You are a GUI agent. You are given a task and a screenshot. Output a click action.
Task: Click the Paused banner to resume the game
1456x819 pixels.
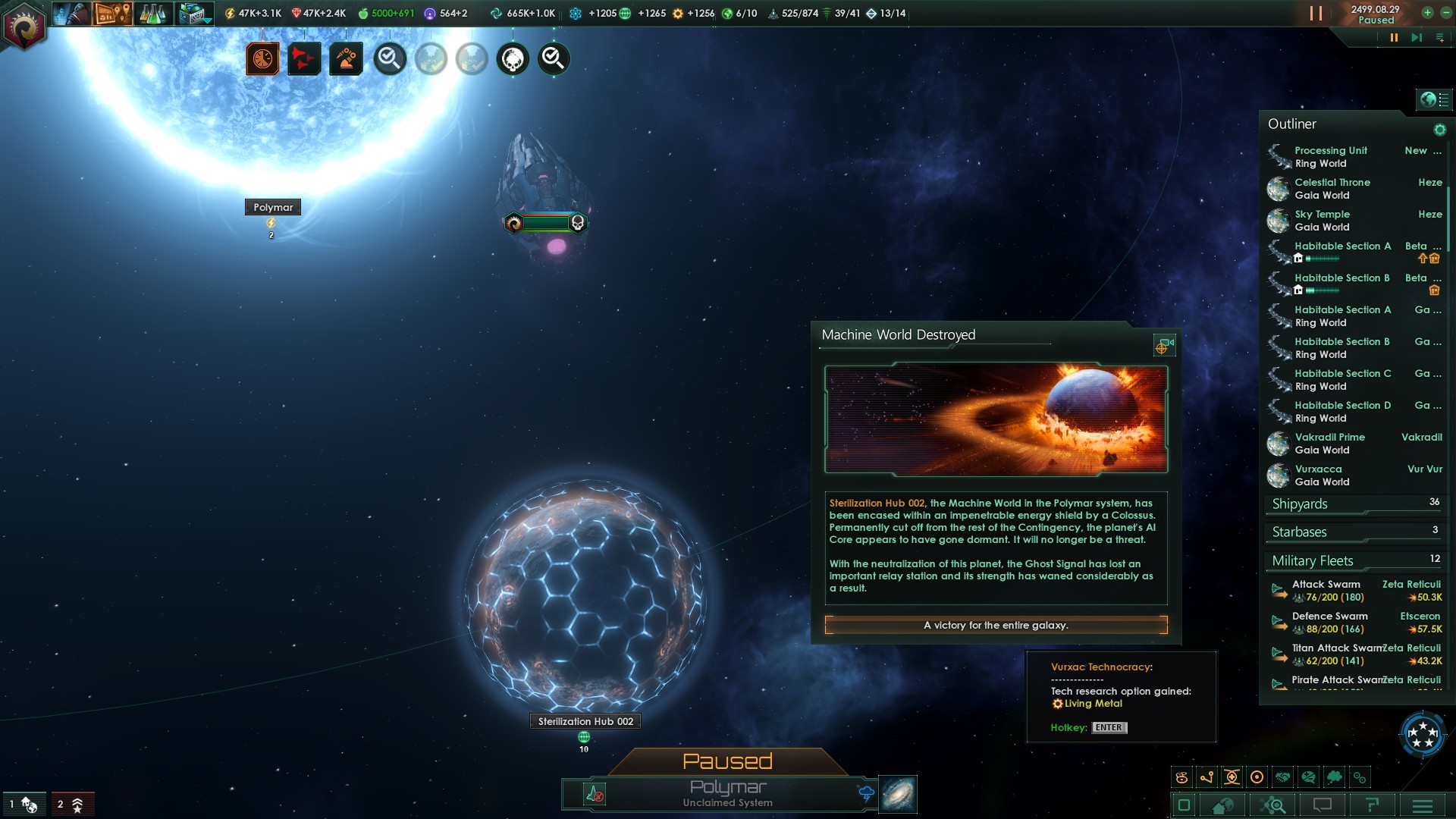pos(727,761)
